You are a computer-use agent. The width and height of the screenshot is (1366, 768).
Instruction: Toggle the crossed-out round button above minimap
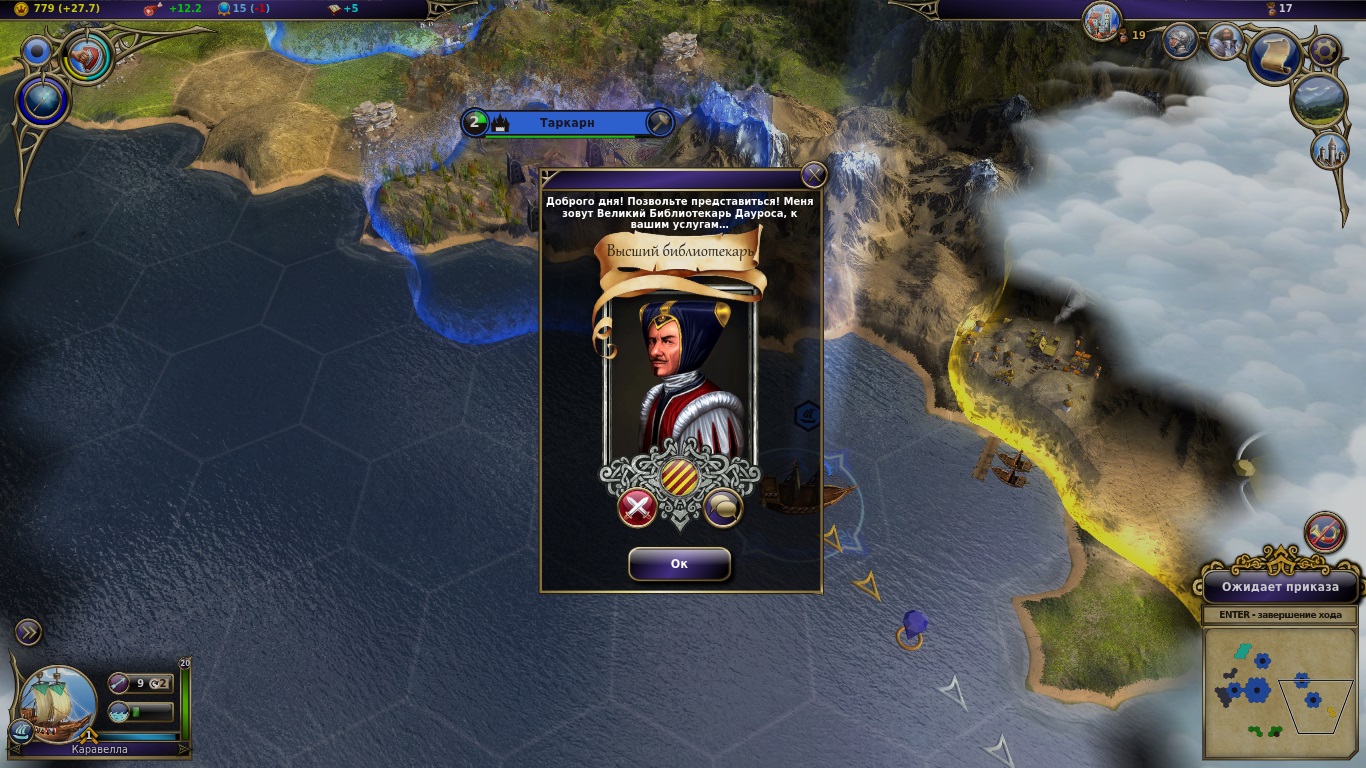click(1325, 532)
